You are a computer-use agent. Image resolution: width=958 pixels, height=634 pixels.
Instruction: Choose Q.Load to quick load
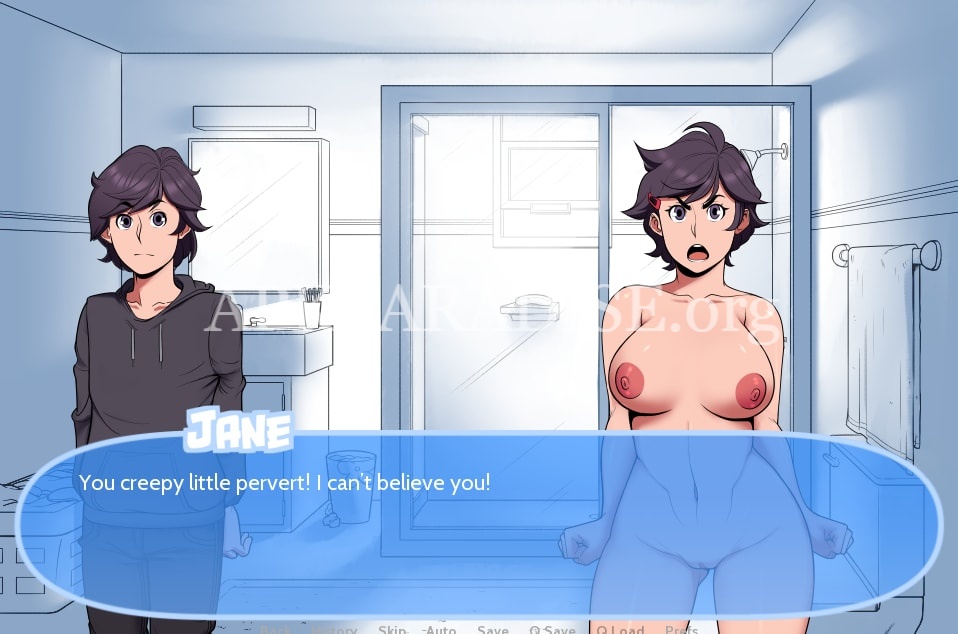point(620,629)
